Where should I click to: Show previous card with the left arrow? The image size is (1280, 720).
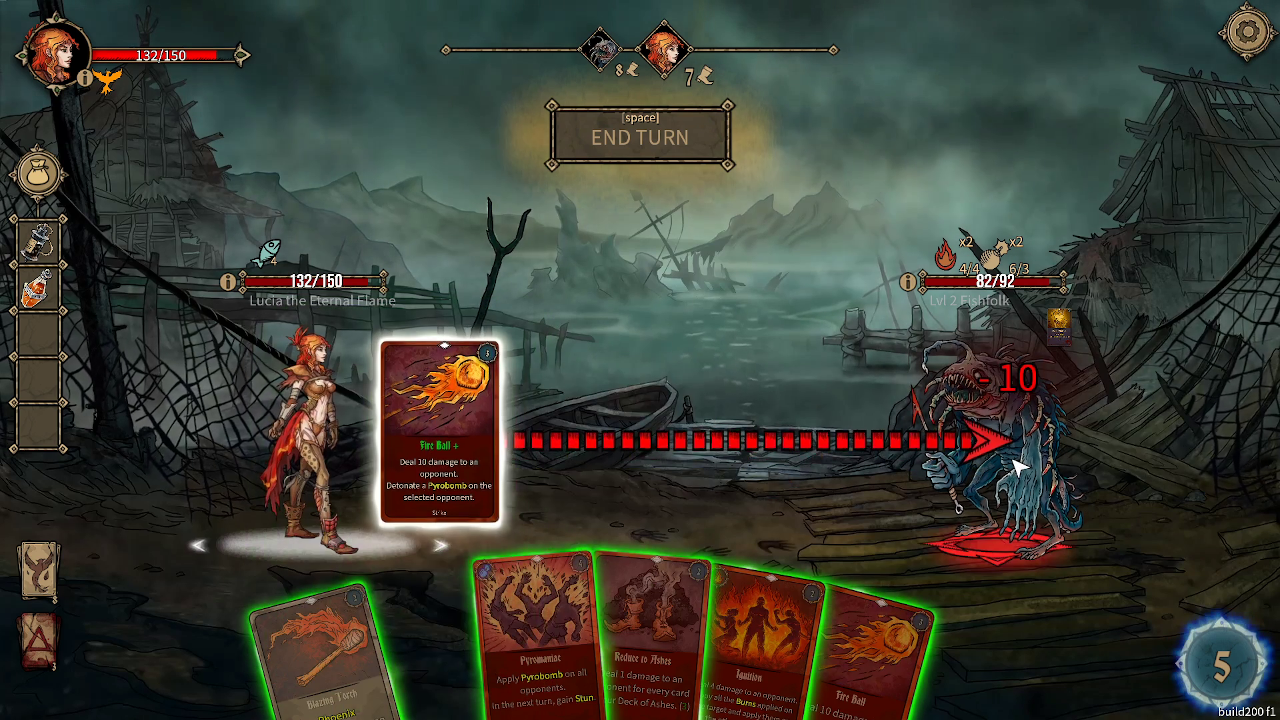[199, 544]
